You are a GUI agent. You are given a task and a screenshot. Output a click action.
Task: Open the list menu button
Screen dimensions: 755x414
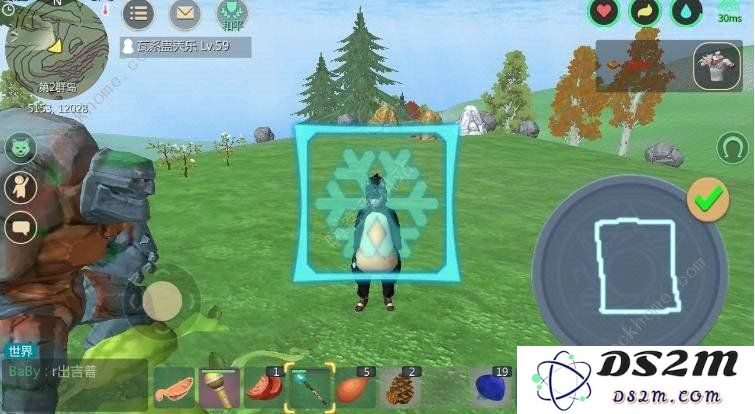coord(139,14)
